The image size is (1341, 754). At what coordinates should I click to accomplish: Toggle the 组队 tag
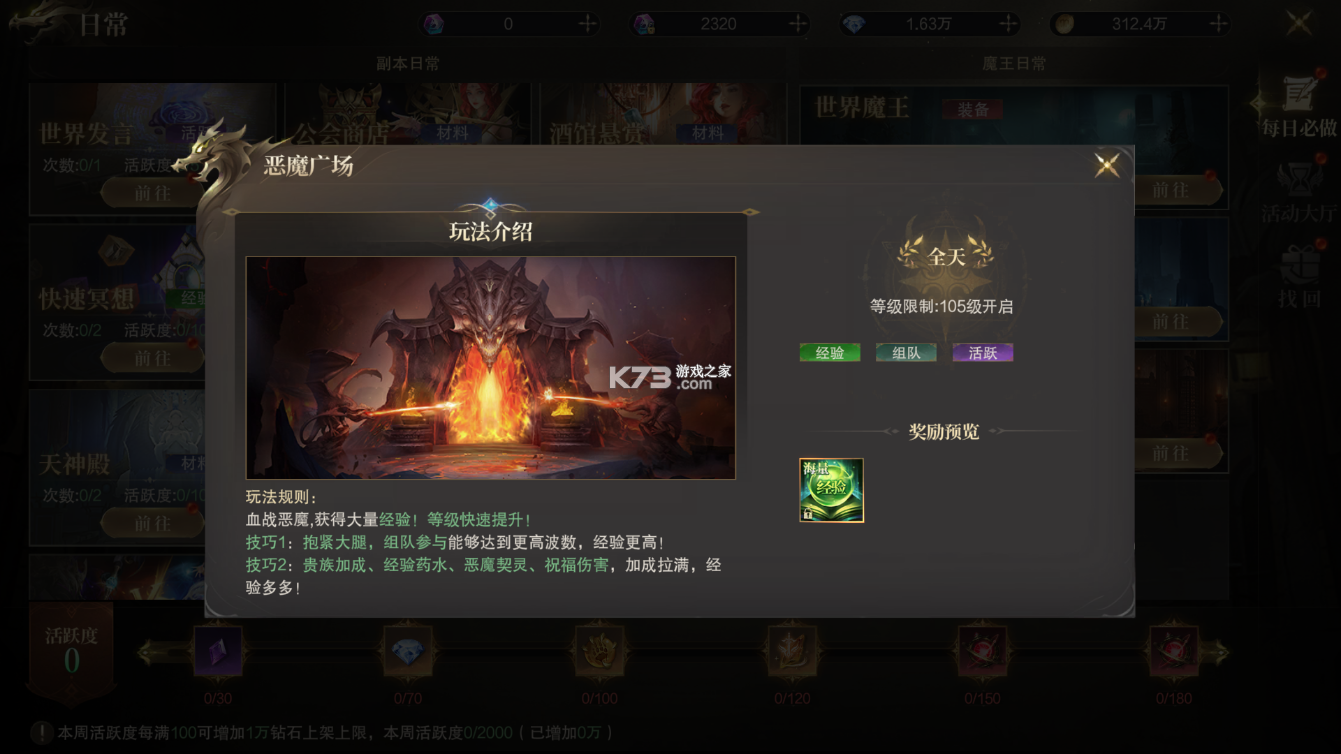(x=905, y=352)
